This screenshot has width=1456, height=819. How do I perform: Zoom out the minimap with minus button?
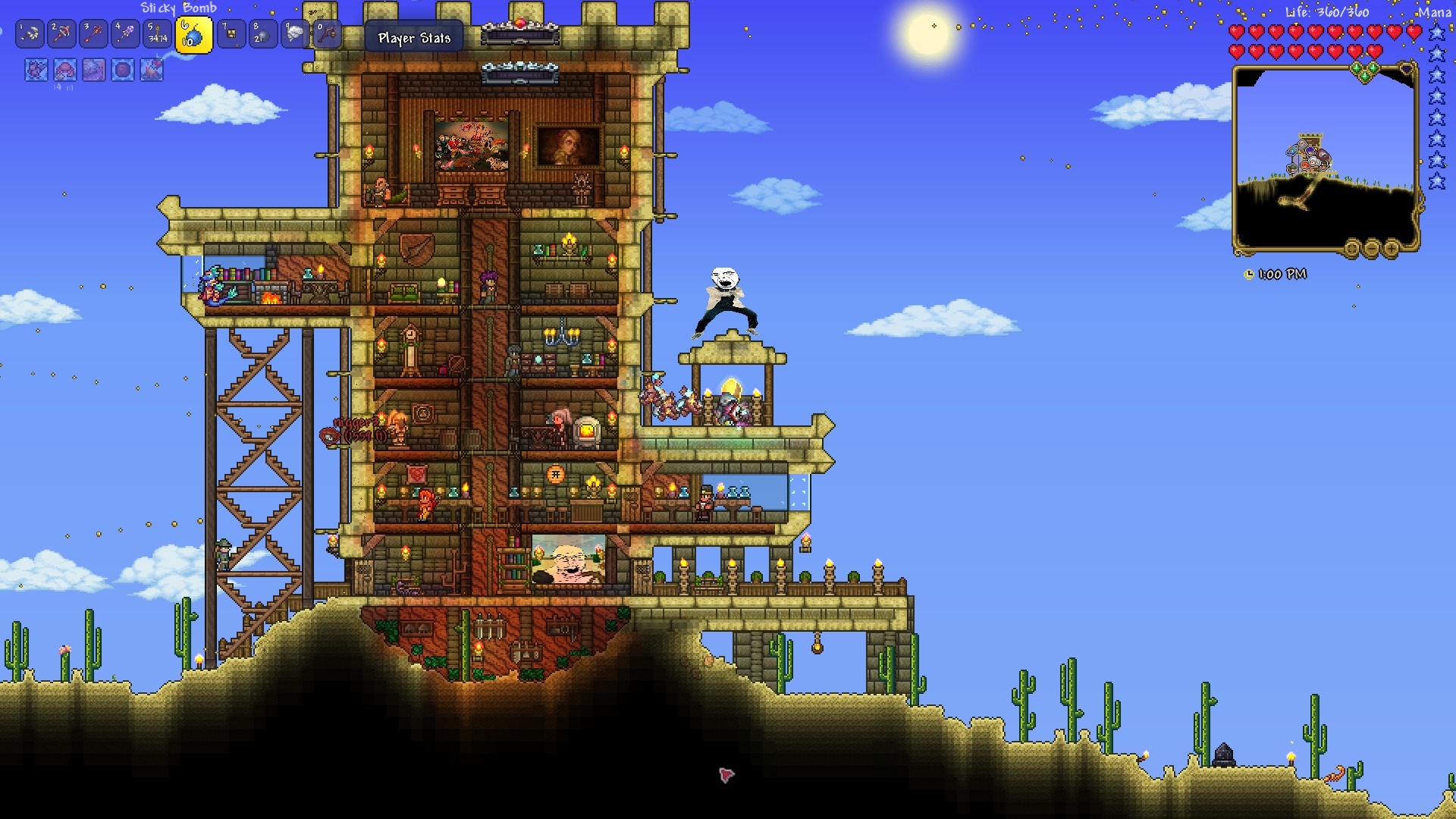(x=1371, y=248)
